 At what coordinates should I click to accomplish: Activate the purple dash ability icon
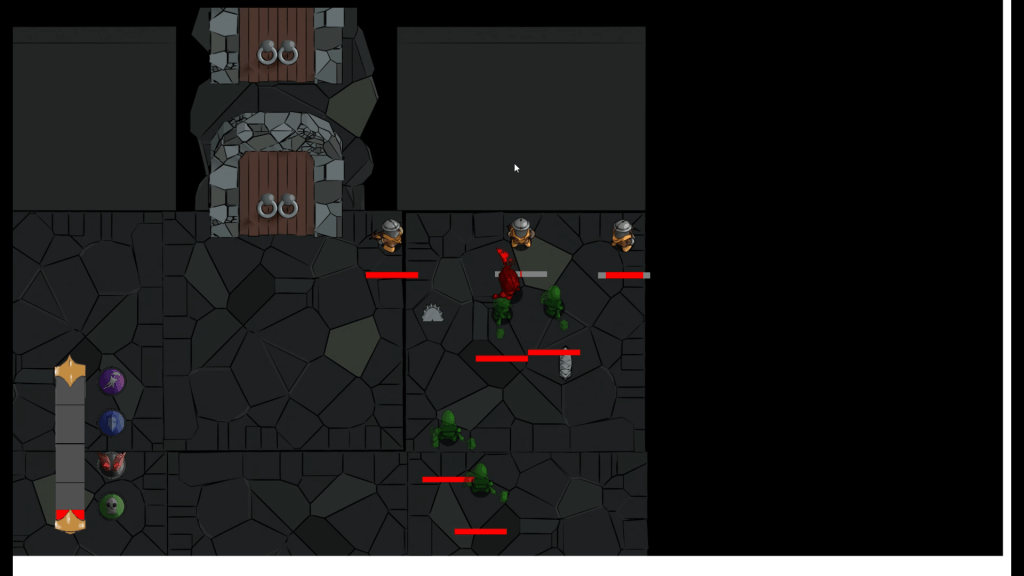coord(112,381)
